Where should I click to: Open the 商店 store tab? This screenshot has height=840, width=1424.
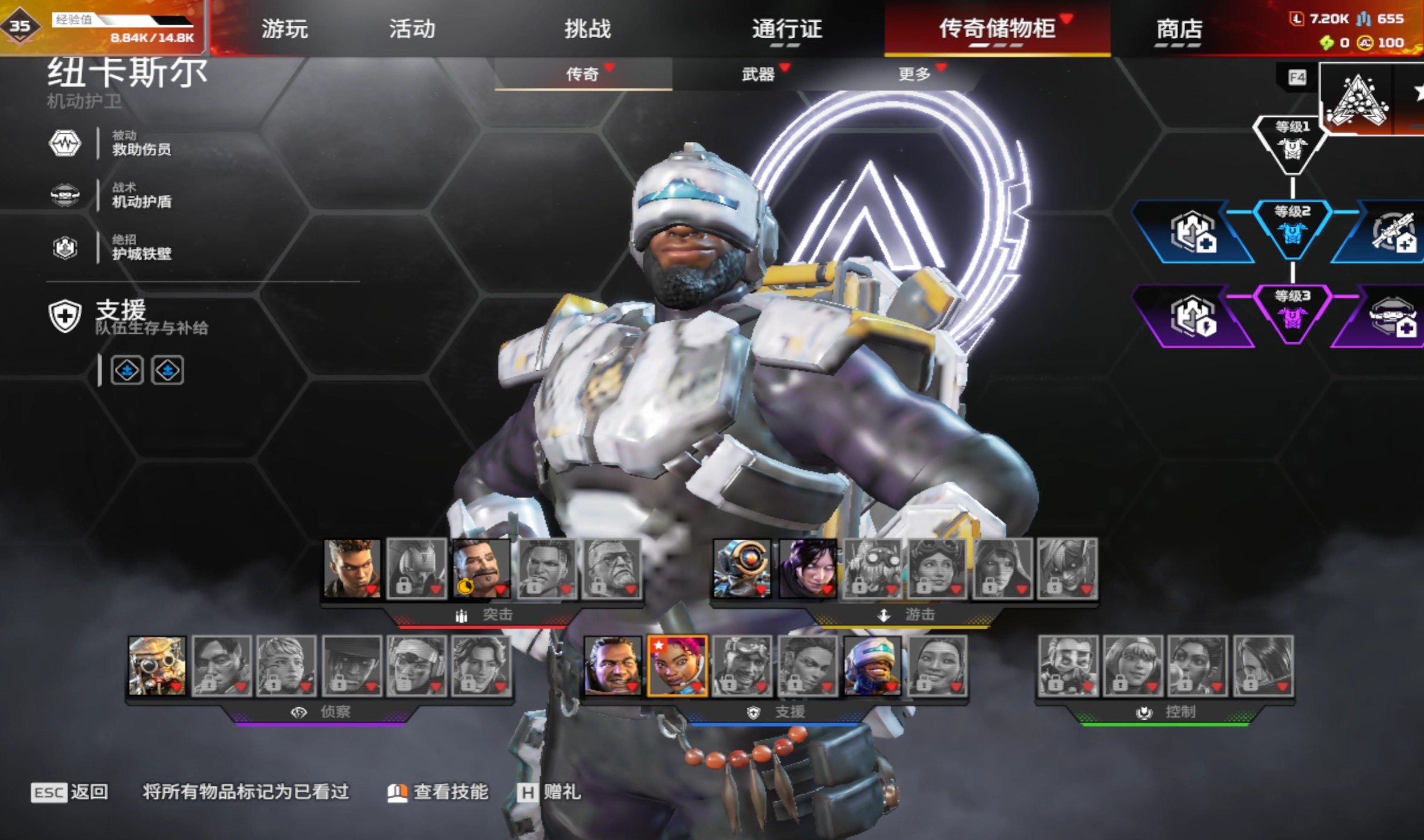click(1179, 29)
